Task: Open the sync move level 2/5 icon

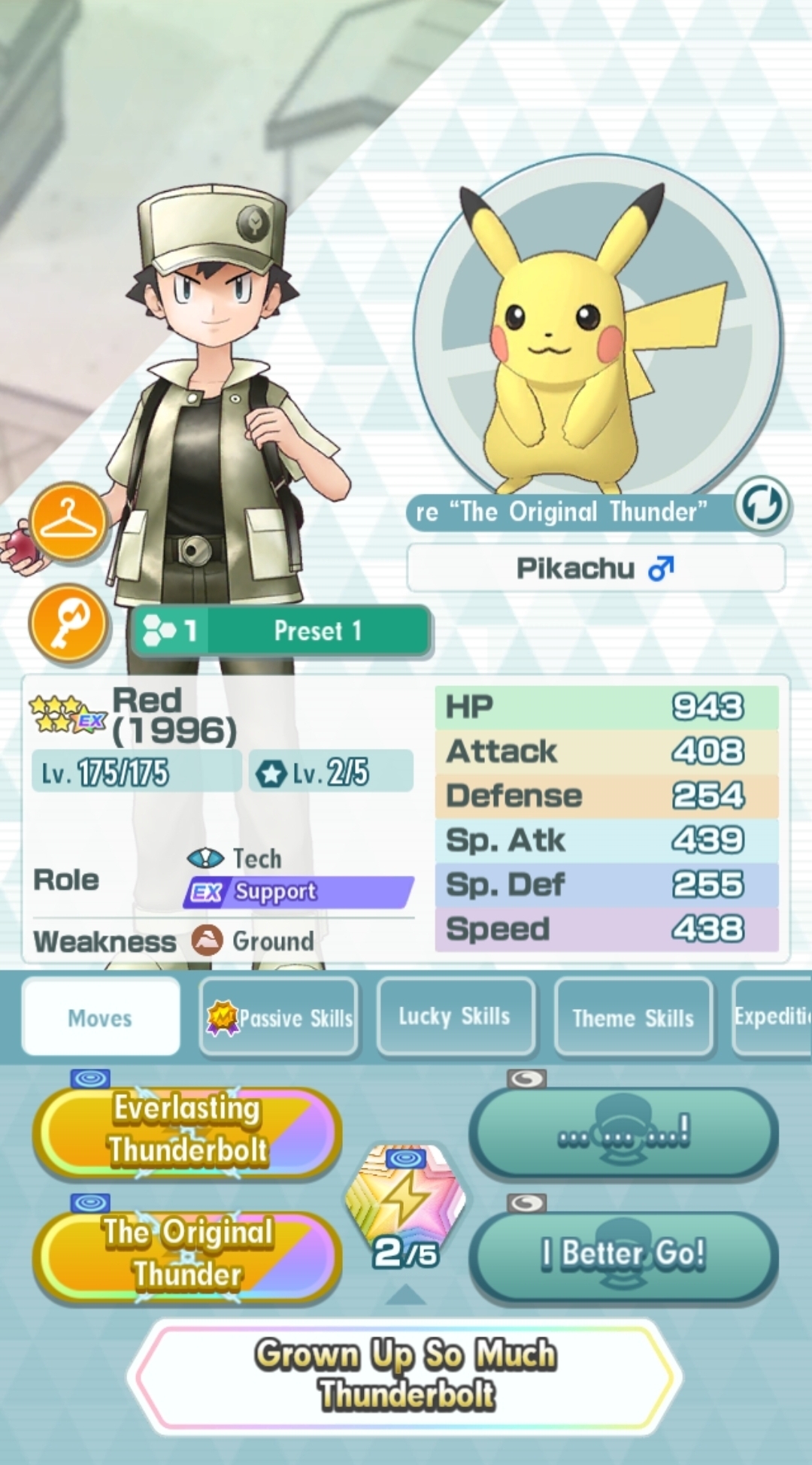Action: [x=405, y=1205]
